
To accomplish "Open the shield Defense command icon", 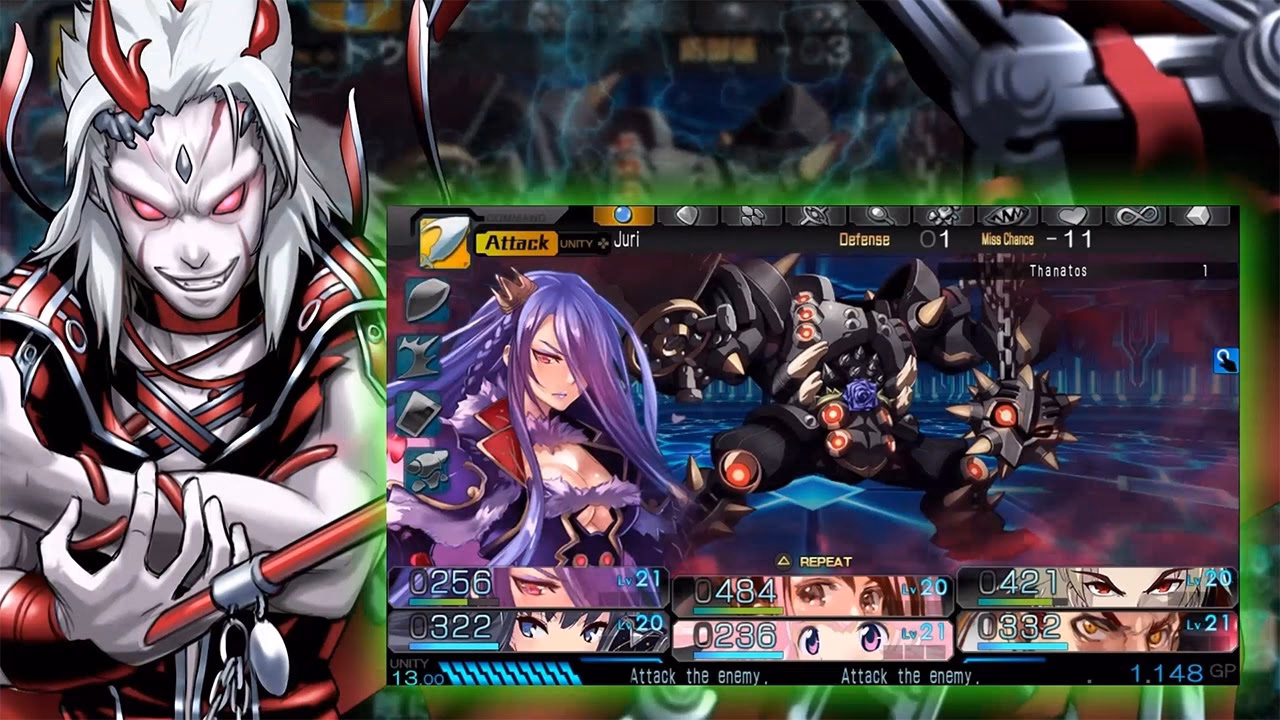I will coord(687,214).
